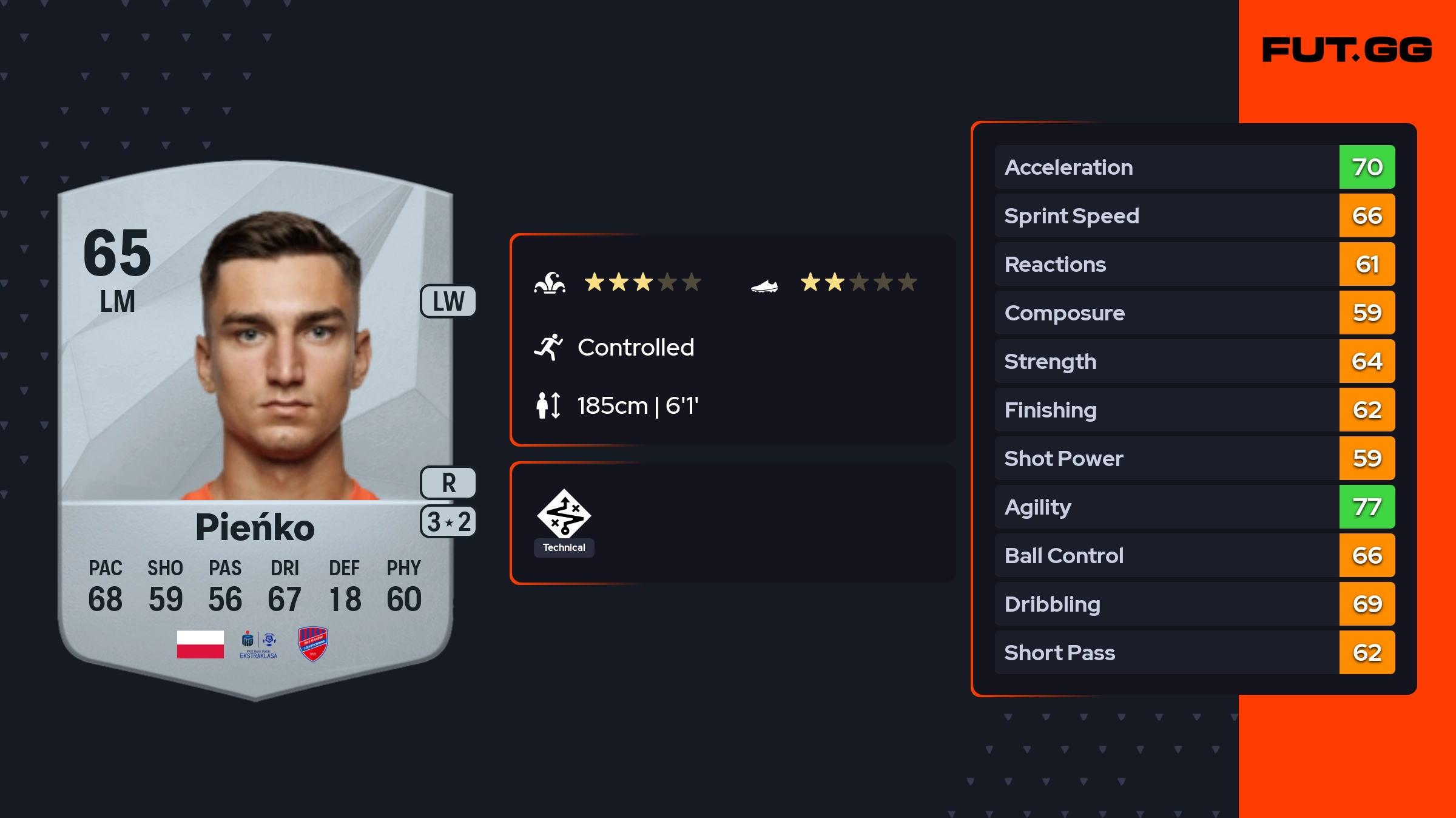Select the Acceleration stat row
This screenshot has width=1456, height=818.
(x=1194, y=167)
